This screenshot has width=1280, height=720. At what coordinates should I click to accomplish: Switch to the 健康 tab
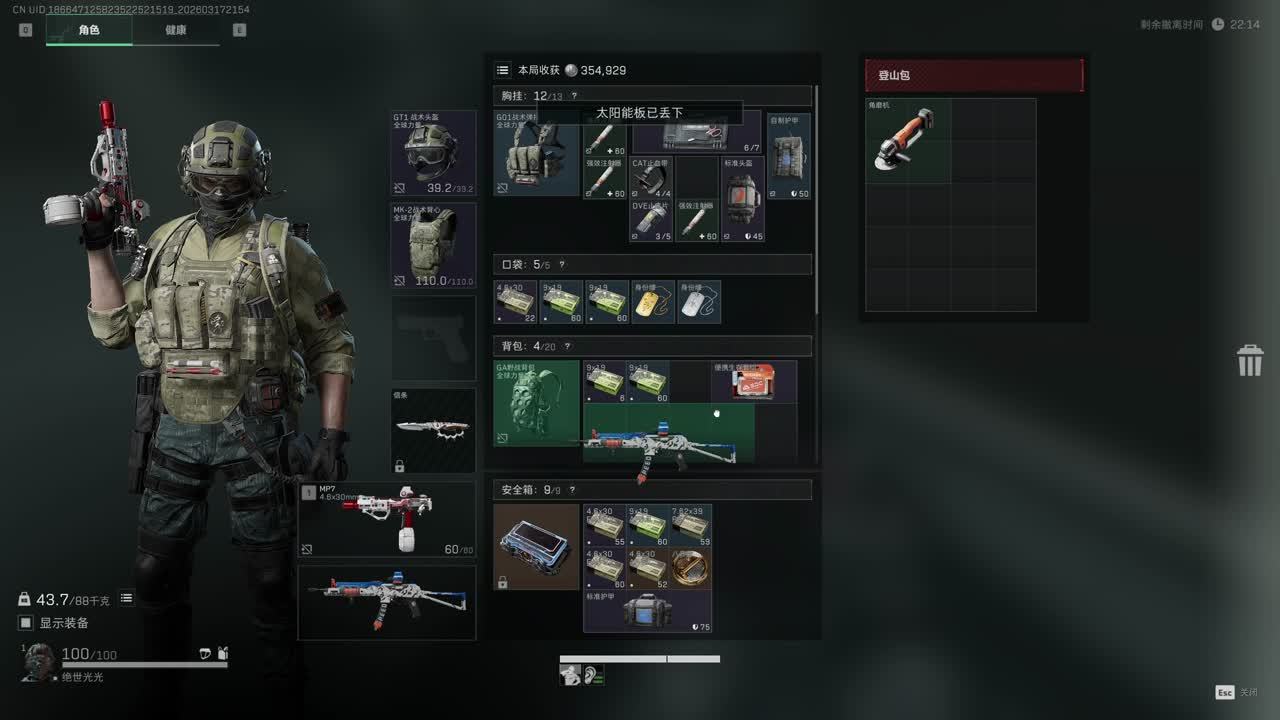[176, 30]
